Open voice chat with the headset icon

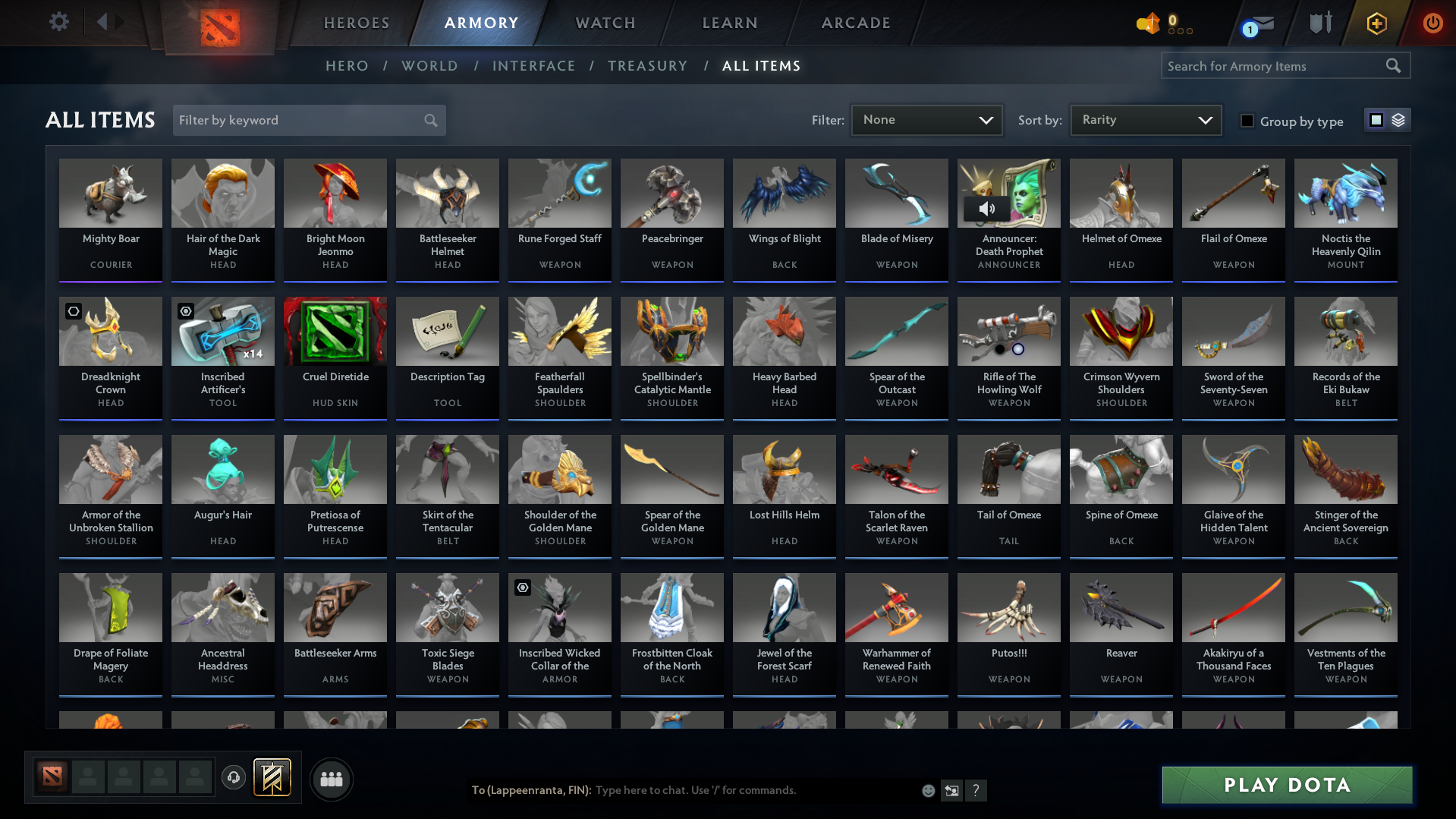coord(234,779)
